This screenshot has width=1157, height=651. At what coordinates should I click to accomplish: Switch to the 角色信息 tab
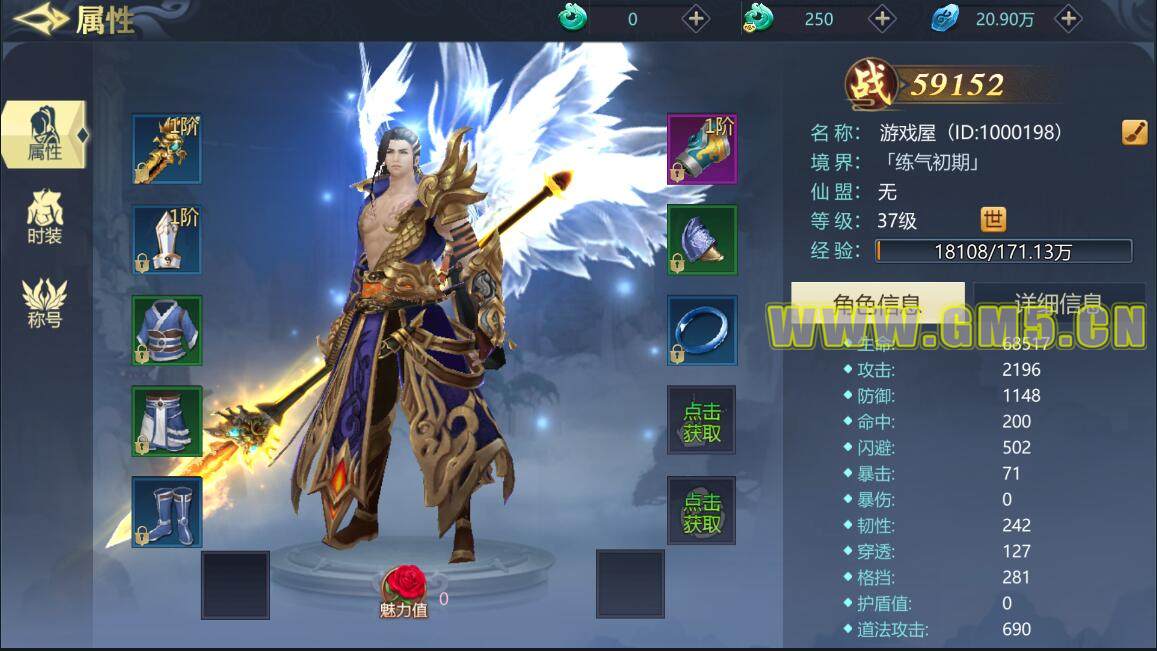[x=877, y=303]
